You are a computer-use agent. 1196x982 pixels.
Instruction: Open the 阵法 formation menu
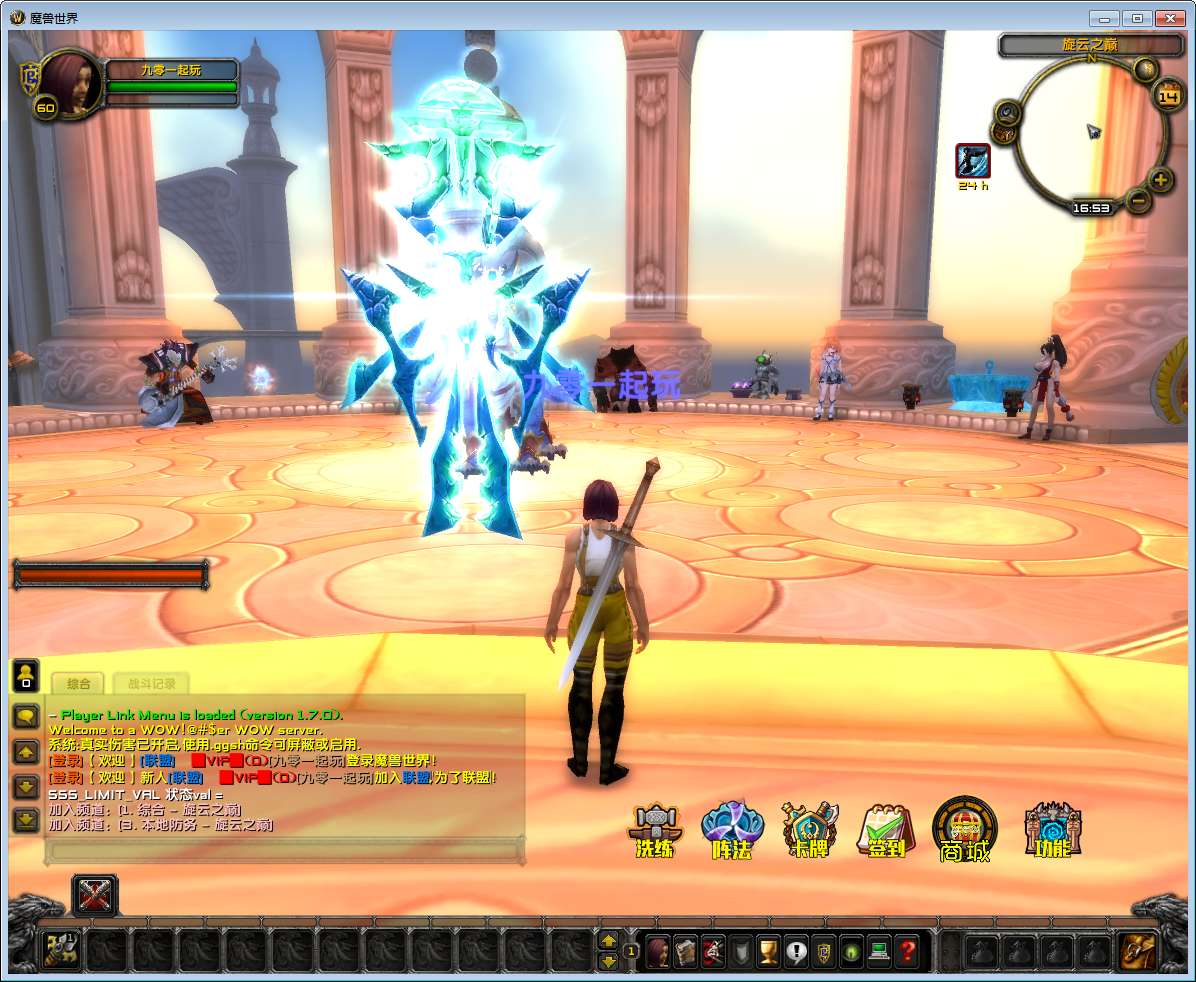(732, 831)
